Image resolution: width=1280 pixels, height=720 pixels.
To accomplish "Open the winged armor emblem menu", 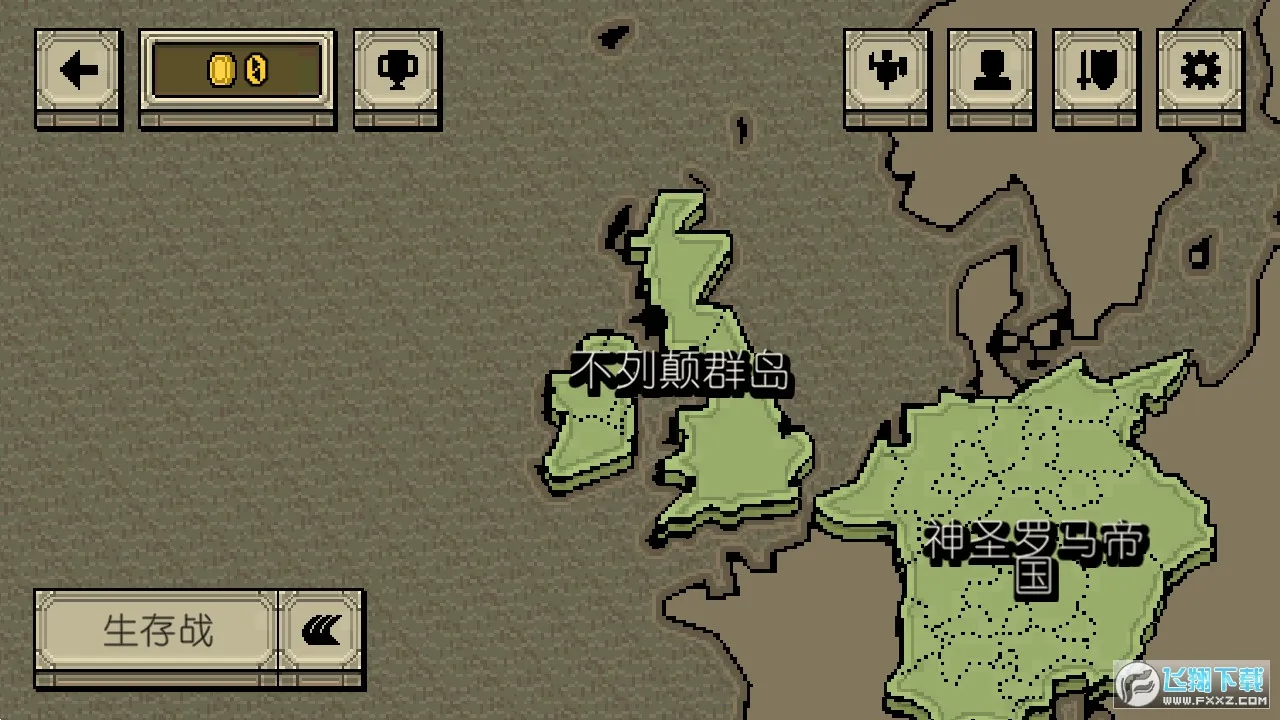I will (x=887, y=72).
